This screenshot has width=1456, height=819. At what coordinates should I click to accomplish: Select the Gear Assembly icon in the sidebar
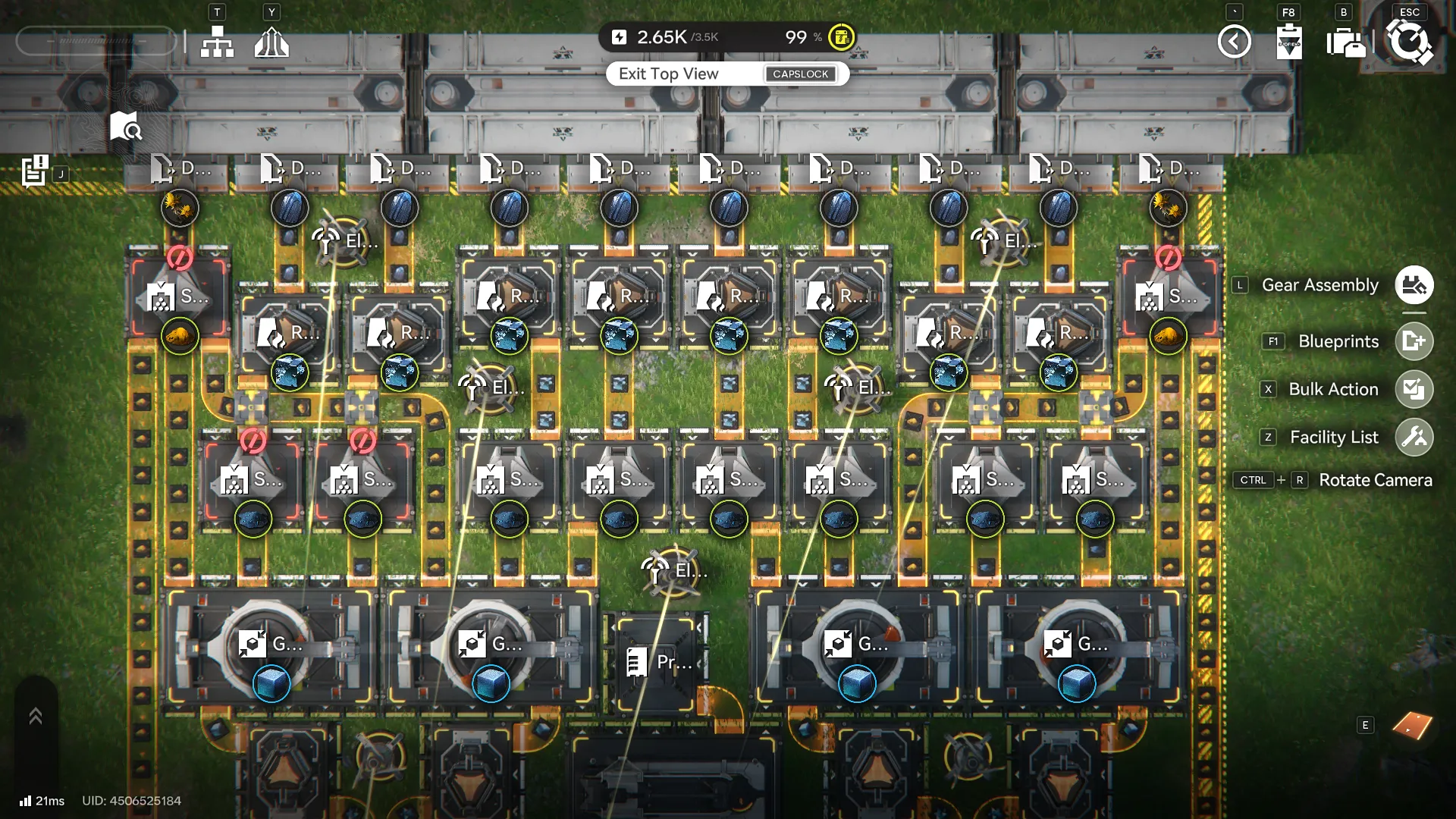point(1414,285)
